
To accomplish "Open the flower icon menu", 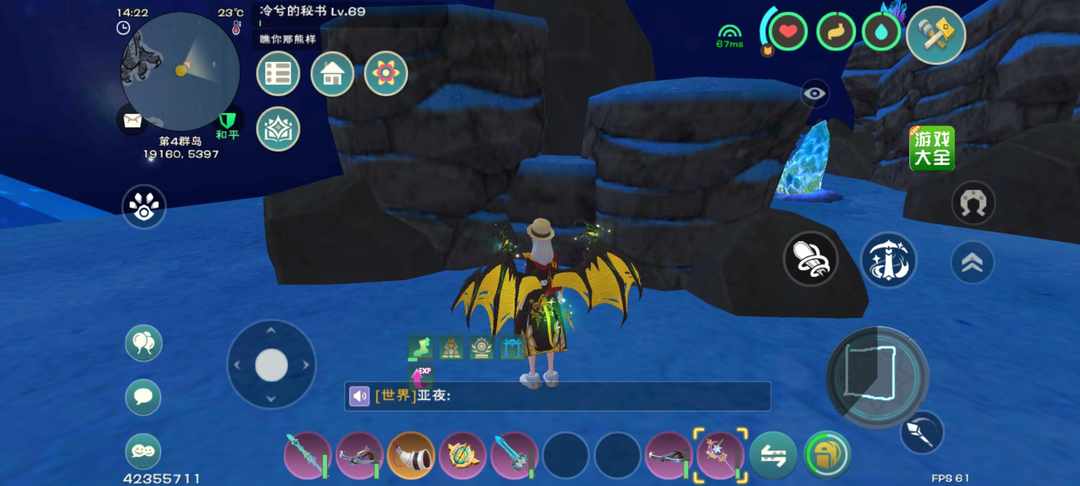I will click(x=386, y=73).
